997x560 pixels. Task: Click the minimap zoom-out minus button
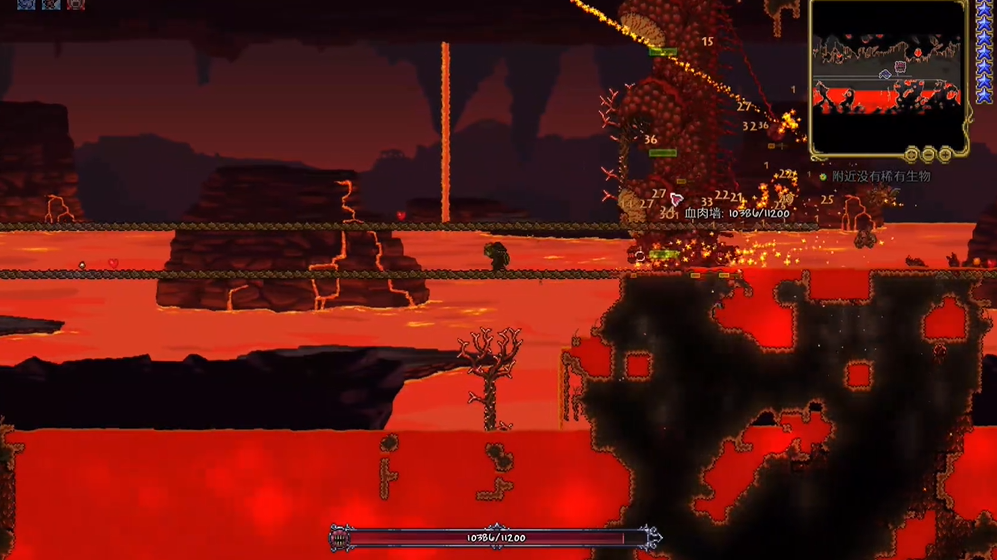click(x=929, y=155)
